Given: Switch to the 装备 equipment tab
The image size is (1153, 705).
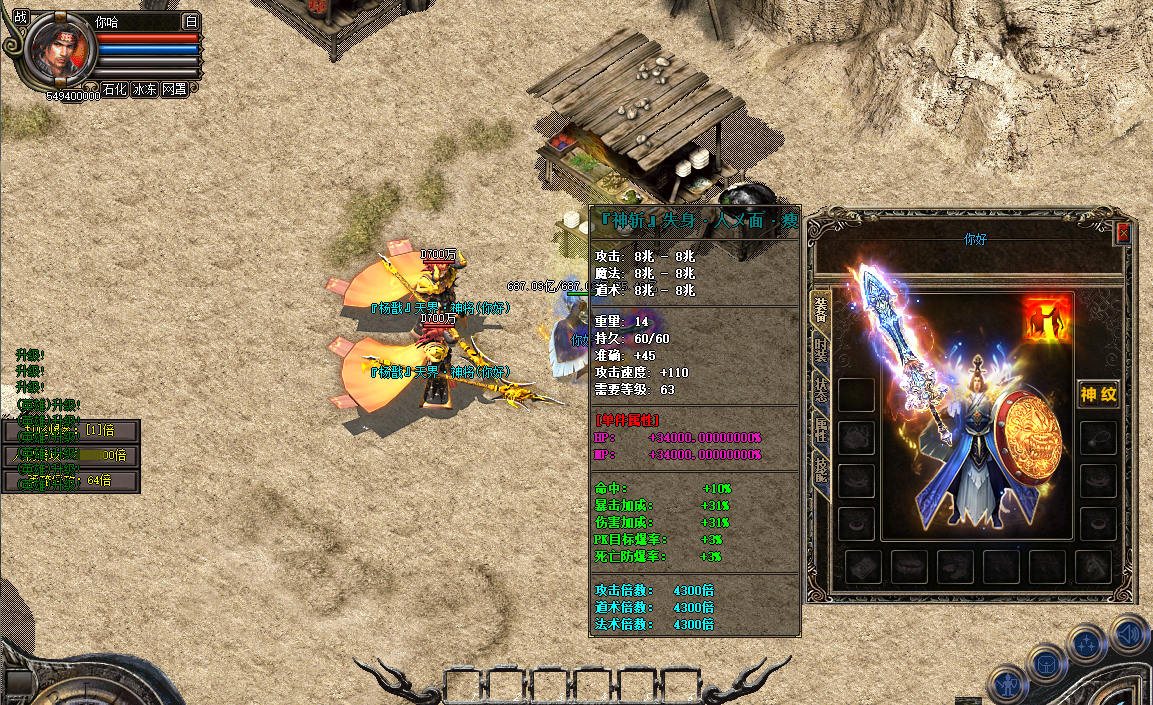Looking at the screenshot, I should [x=821, y=310].
